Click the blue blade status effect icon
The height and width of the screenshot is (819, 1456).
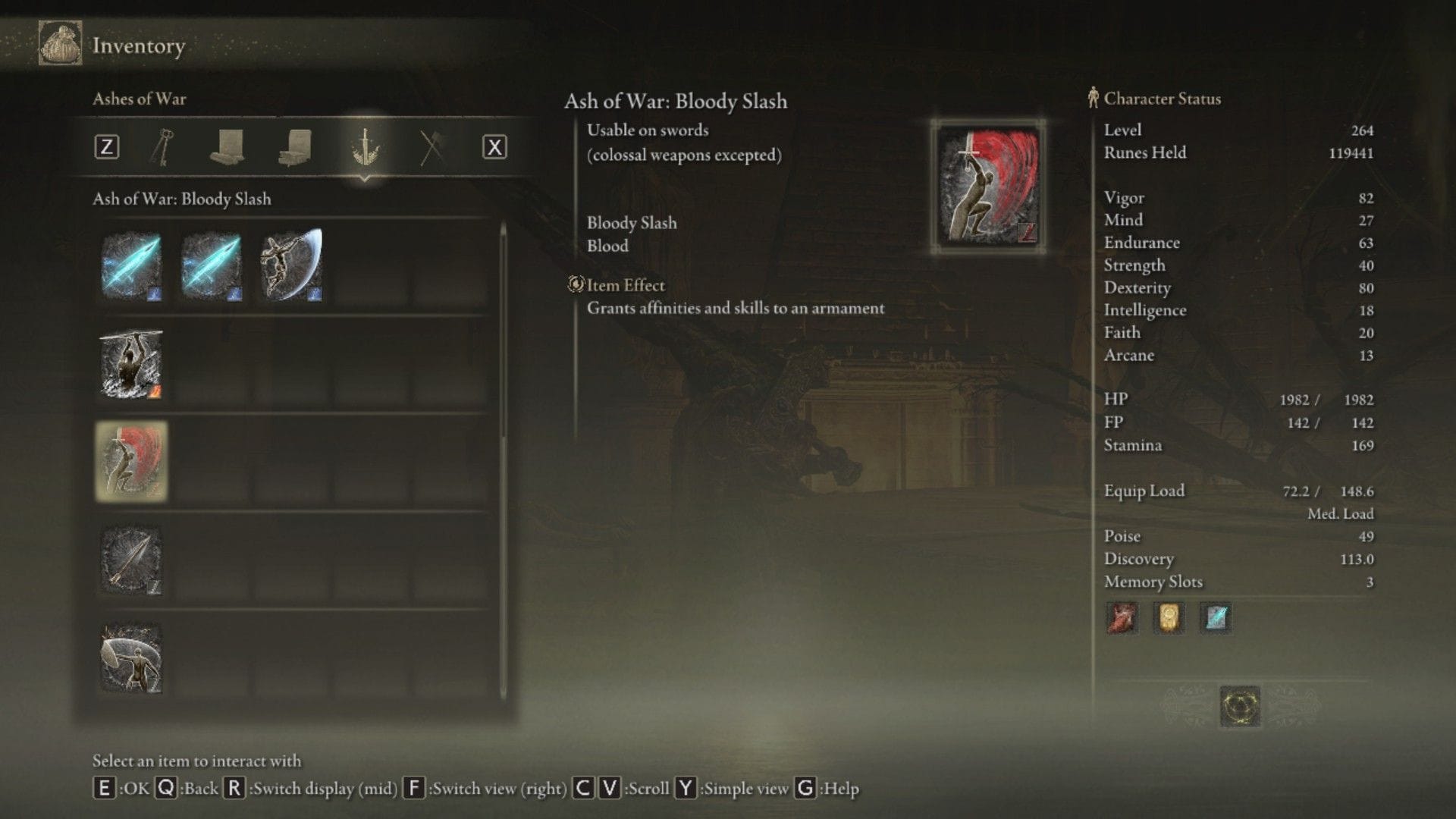pyautogui.click(x=1216, y=618)
